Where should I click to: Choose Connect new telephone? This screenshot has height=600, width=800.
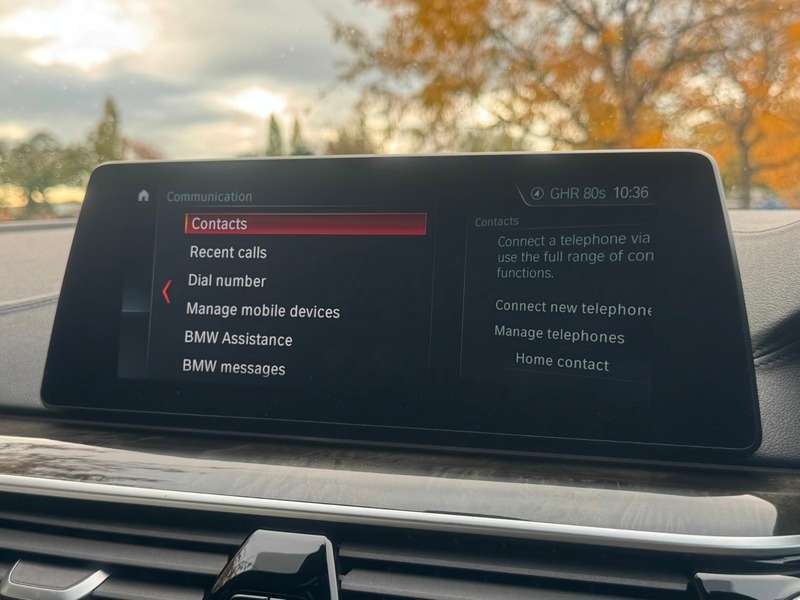[x=572, y=308]
